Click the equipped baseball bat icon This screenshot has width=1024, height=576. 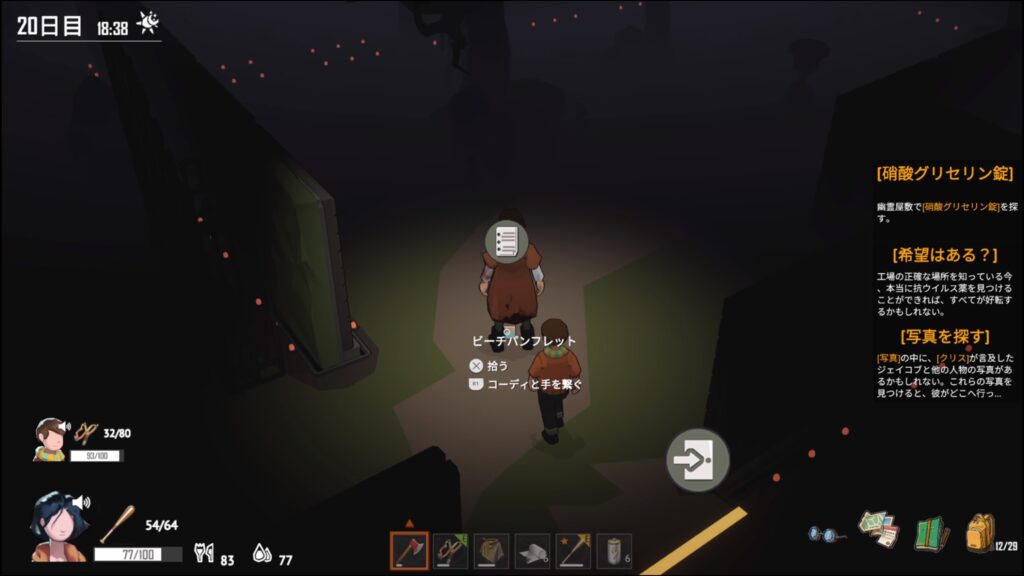coord(116,523)
